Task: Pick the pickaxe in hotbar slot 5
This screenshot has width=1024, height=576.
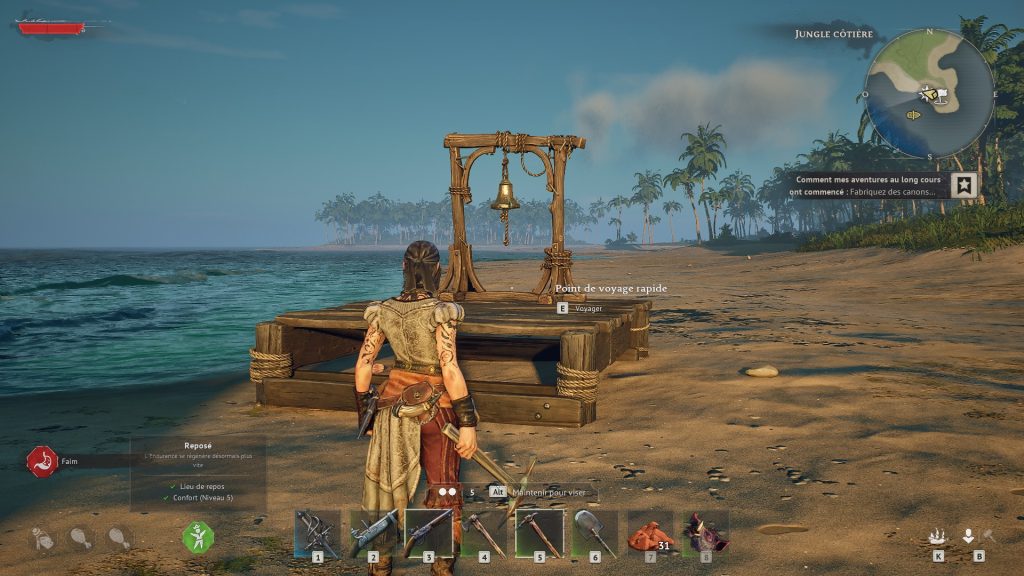Action: 539,531
